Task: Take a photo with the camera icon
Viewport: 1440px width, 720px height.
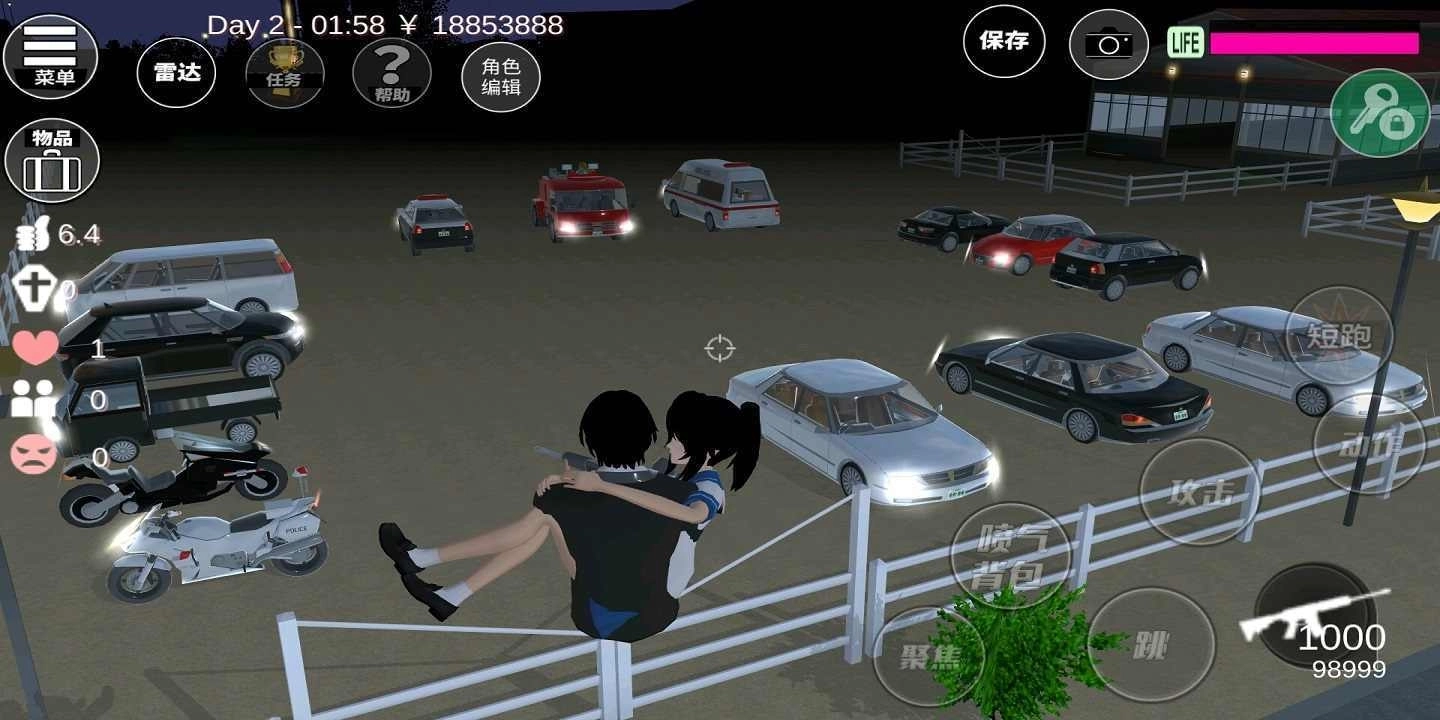Action: [1108, 42]
